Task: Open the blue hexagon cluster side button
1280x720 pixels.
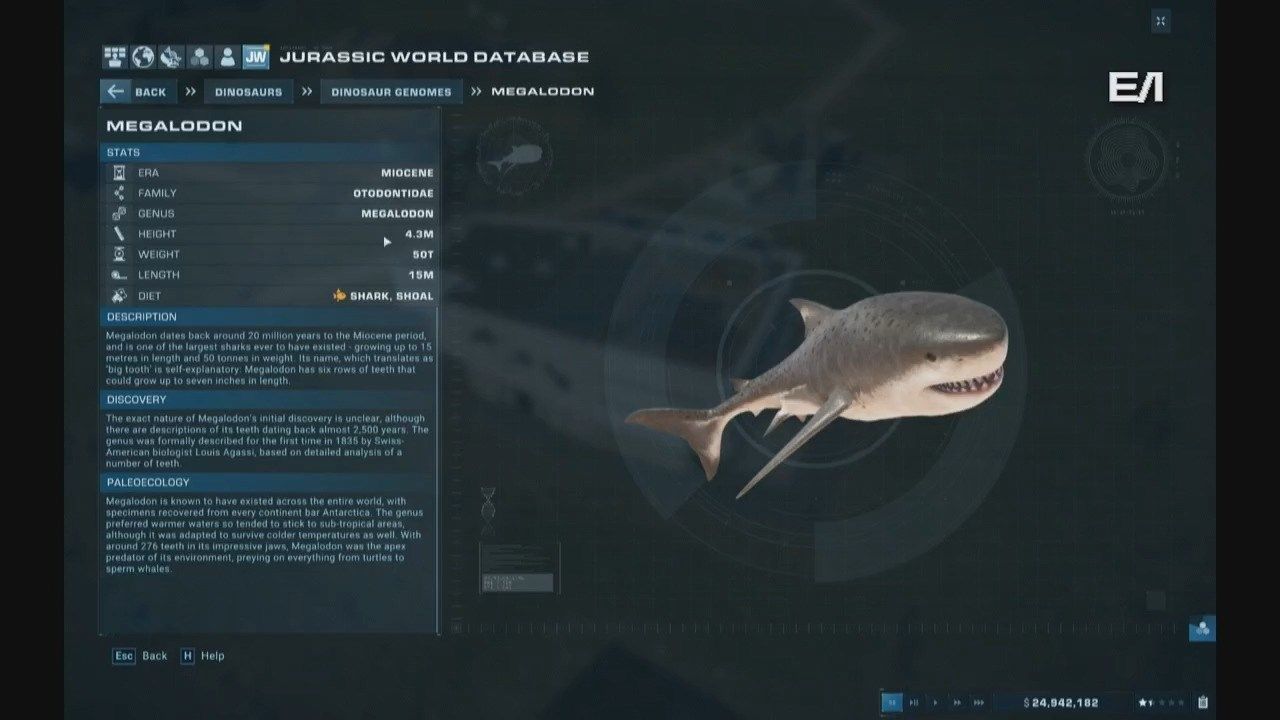Action: pos(1202,629)
